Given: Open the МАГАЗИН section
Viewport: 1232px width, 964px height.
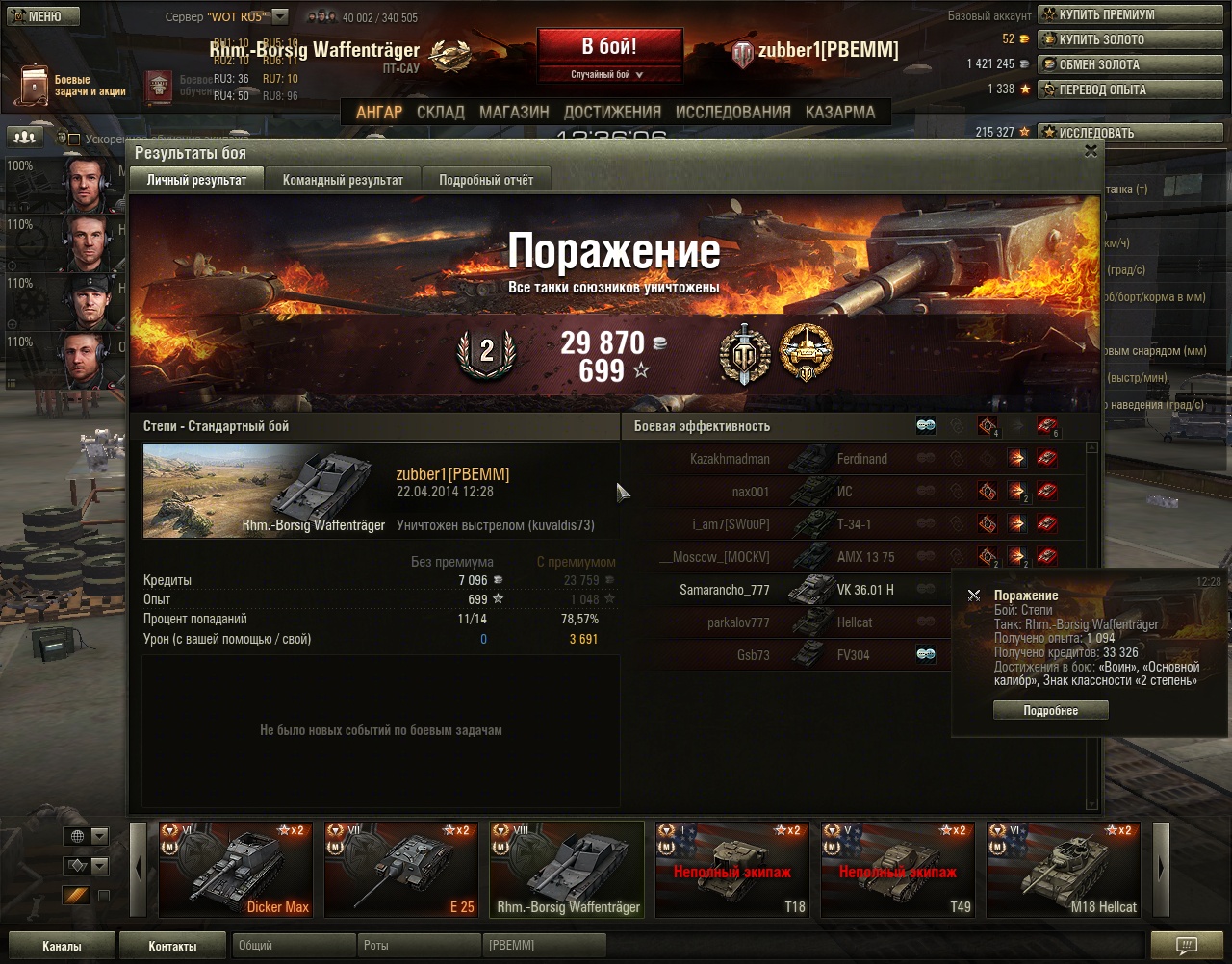Looking at the screenshot, I should (x=514, y=112).
